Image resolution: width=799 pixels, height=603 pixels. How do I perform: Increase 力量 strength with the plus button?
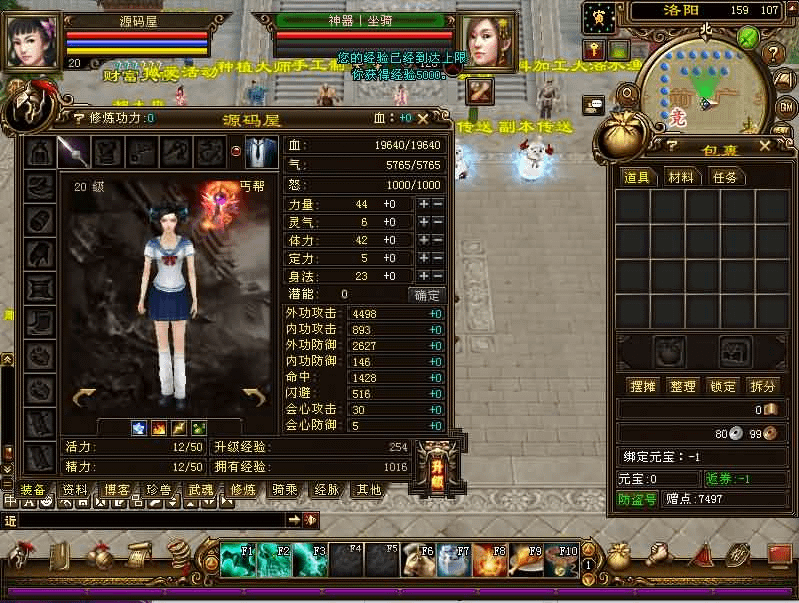click(424, 204)
